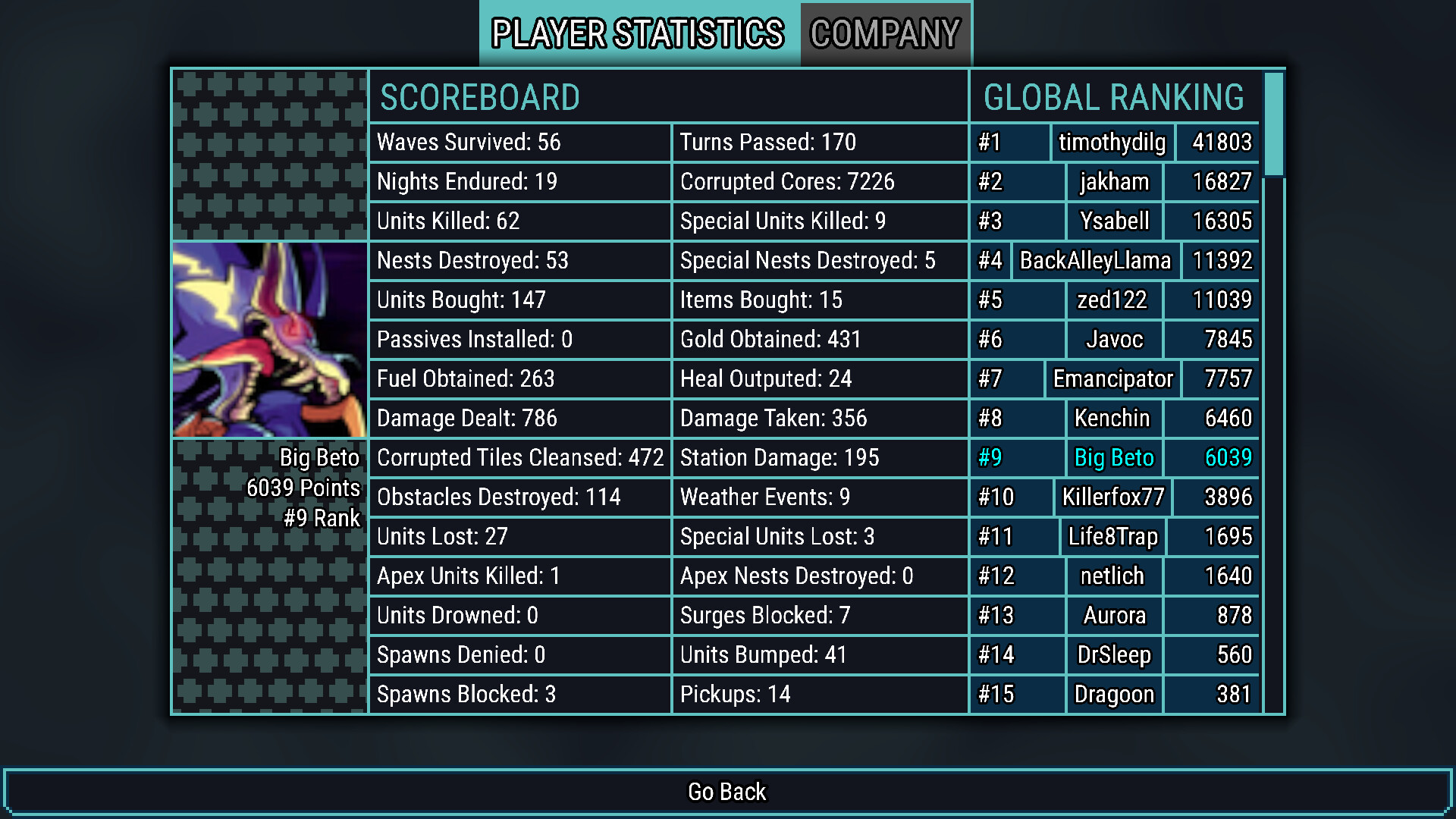Click the Go Back button
Viewport: 1456px width, 819px height.
726,792
